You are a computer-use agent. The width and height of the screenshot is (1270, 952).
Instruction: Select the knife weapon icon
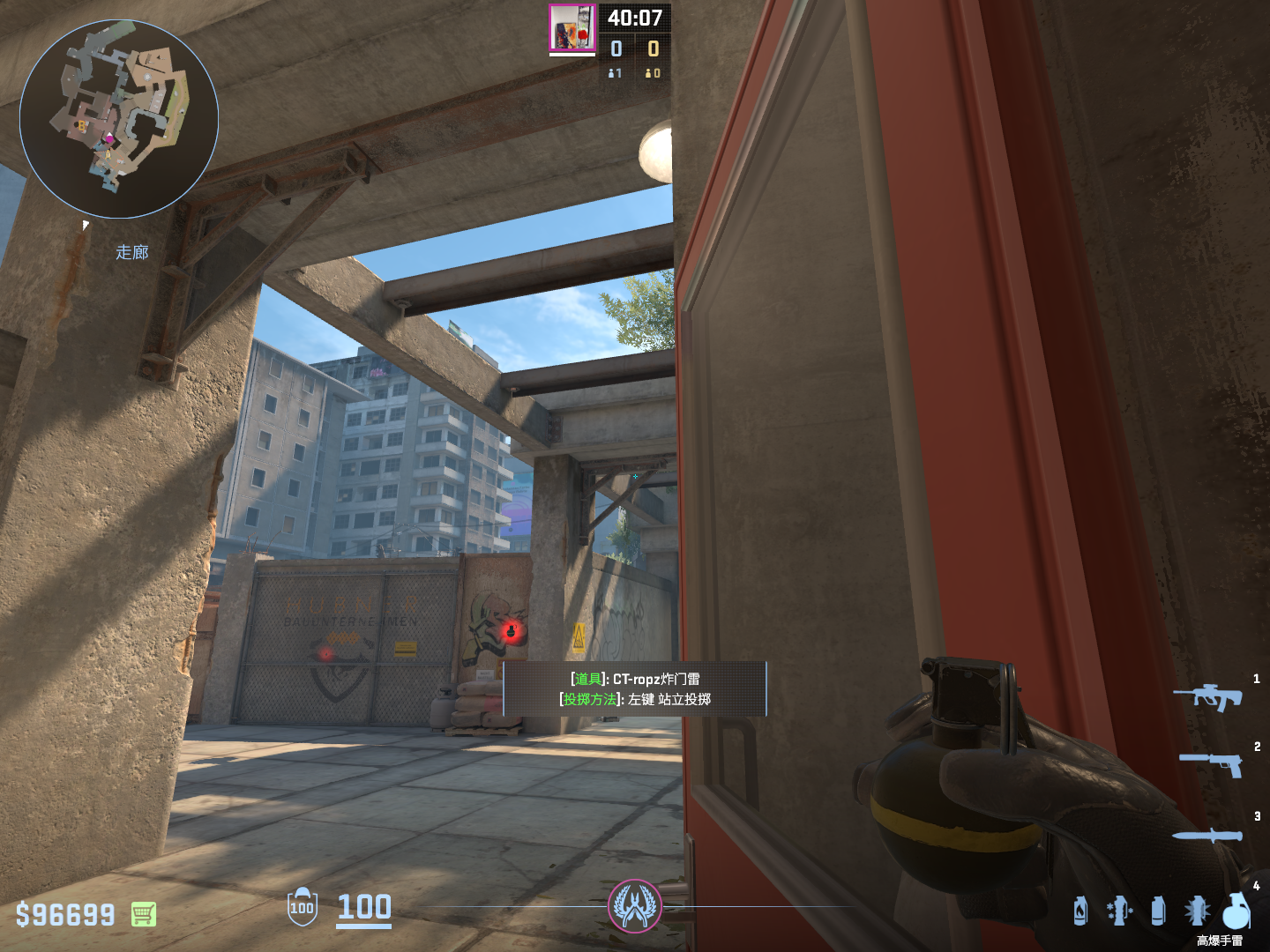click(x=1207, y=835)
